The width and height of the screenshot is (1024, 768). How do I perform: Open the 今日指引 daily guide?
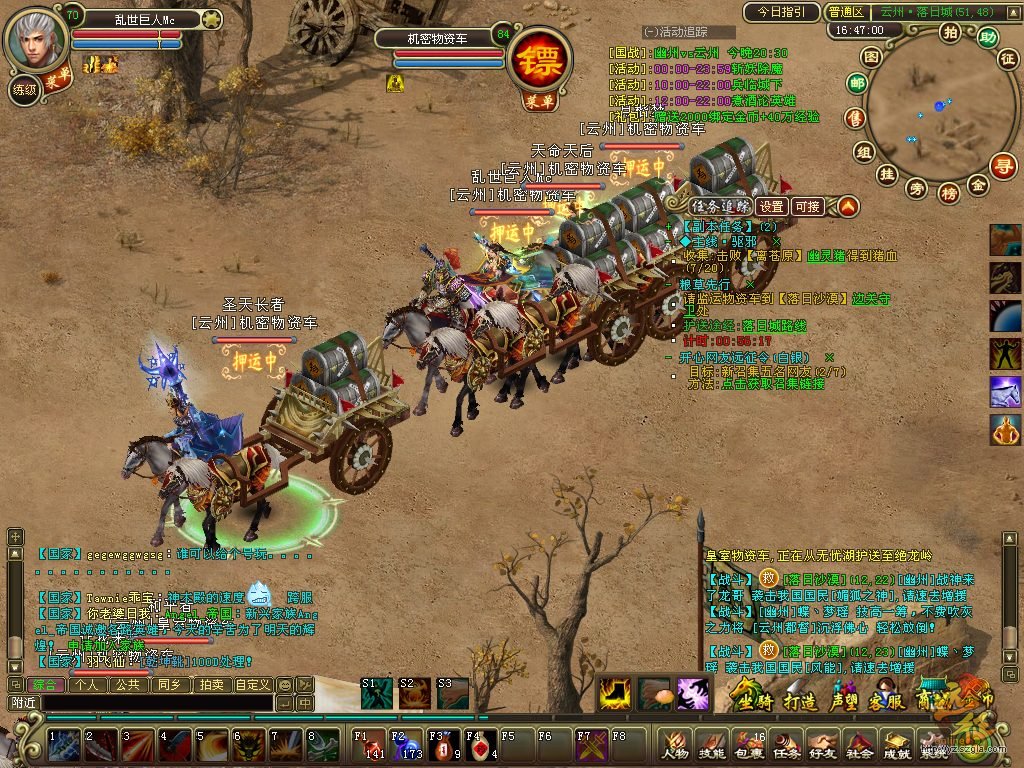[781, 12]
